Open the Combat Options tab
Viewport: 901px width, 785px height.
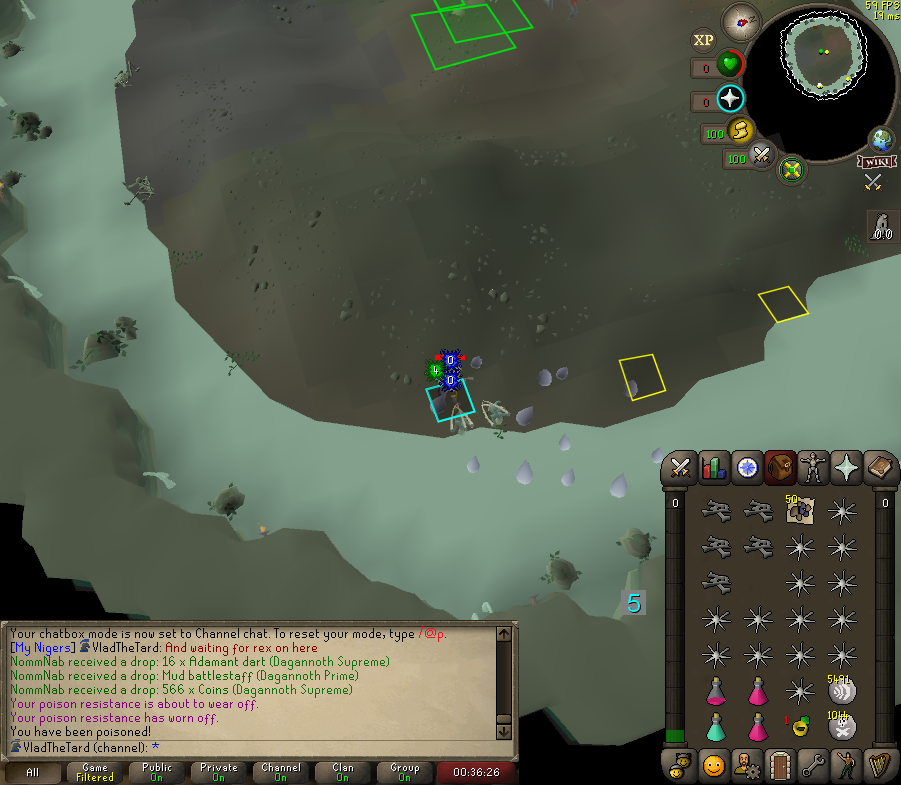pyautogui.click(x=681, y=468)
